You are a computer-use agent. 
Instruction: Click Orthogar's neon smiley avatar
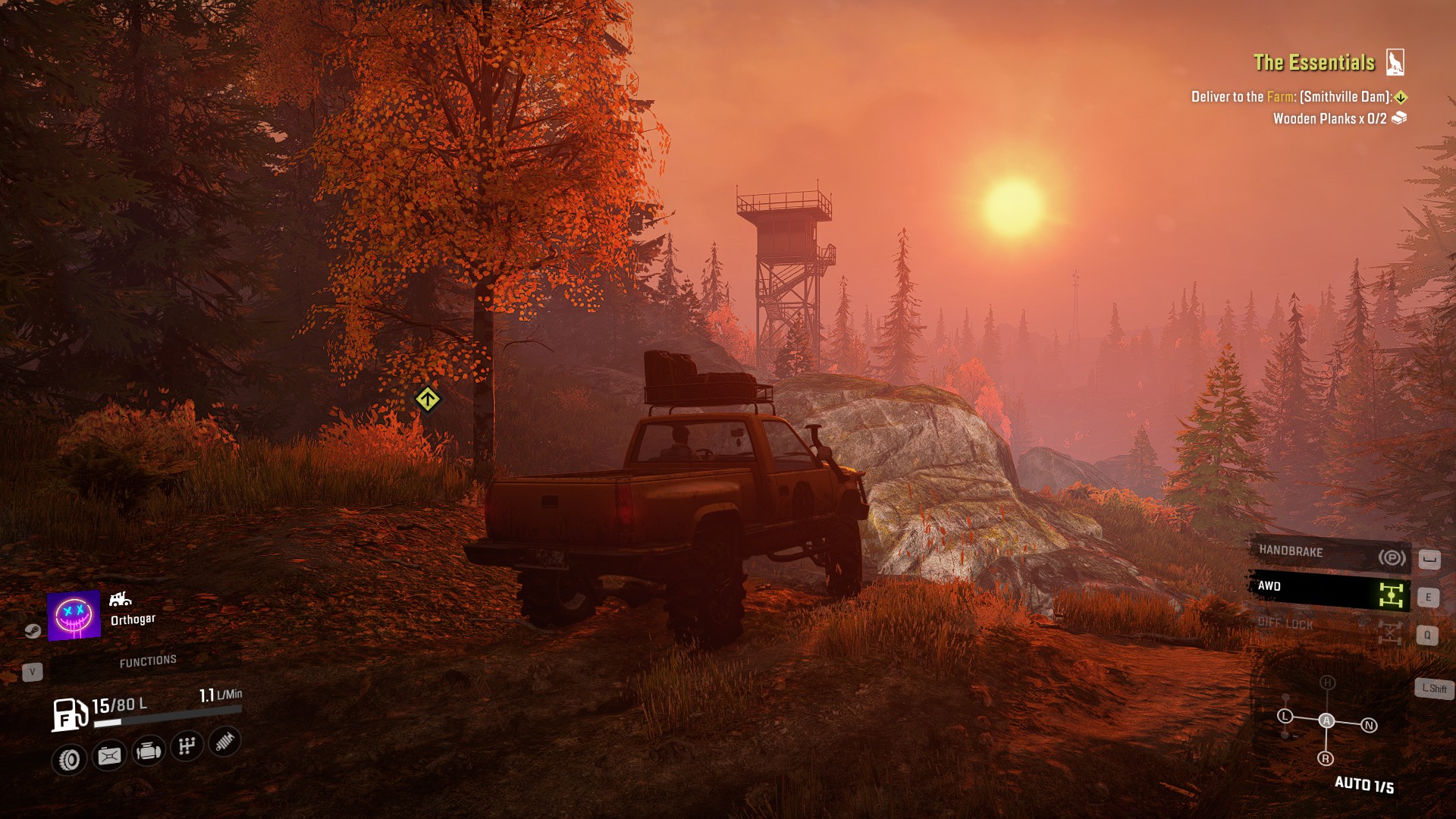click(74, 615)
